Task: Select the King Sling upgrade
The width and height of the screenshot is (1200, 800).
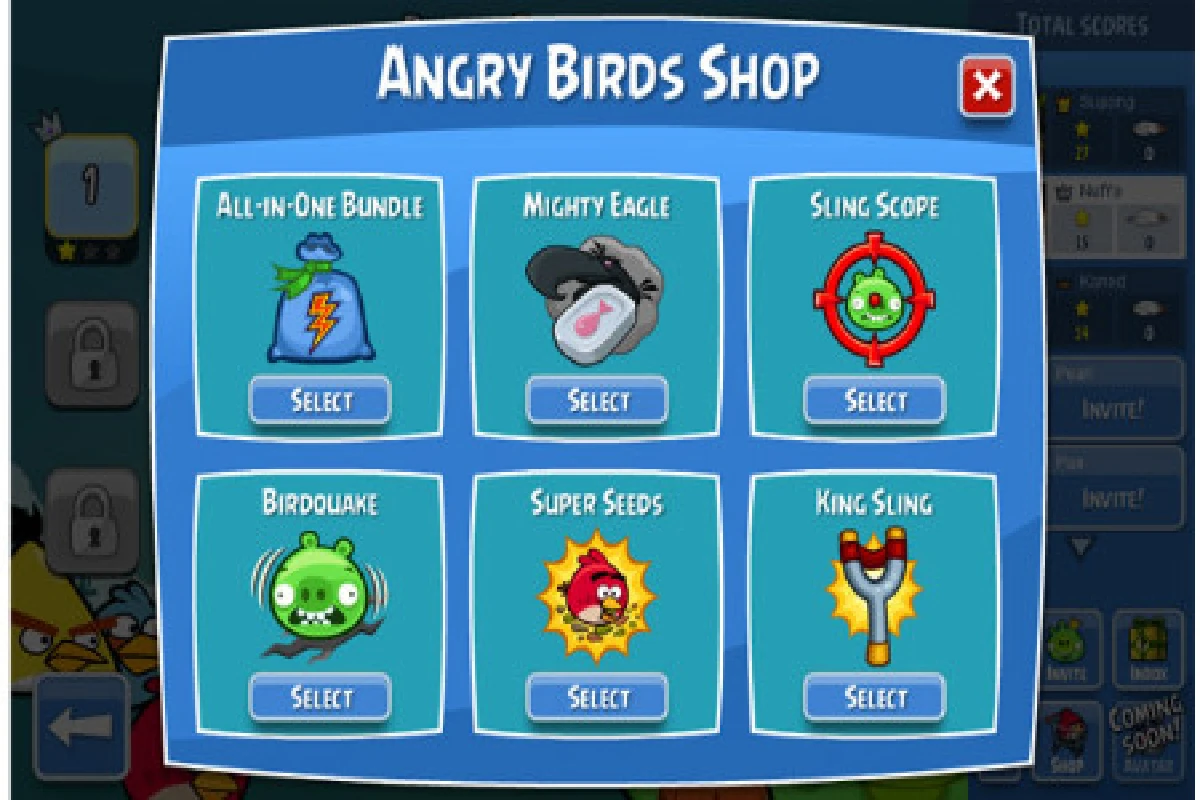Action: 874,696
